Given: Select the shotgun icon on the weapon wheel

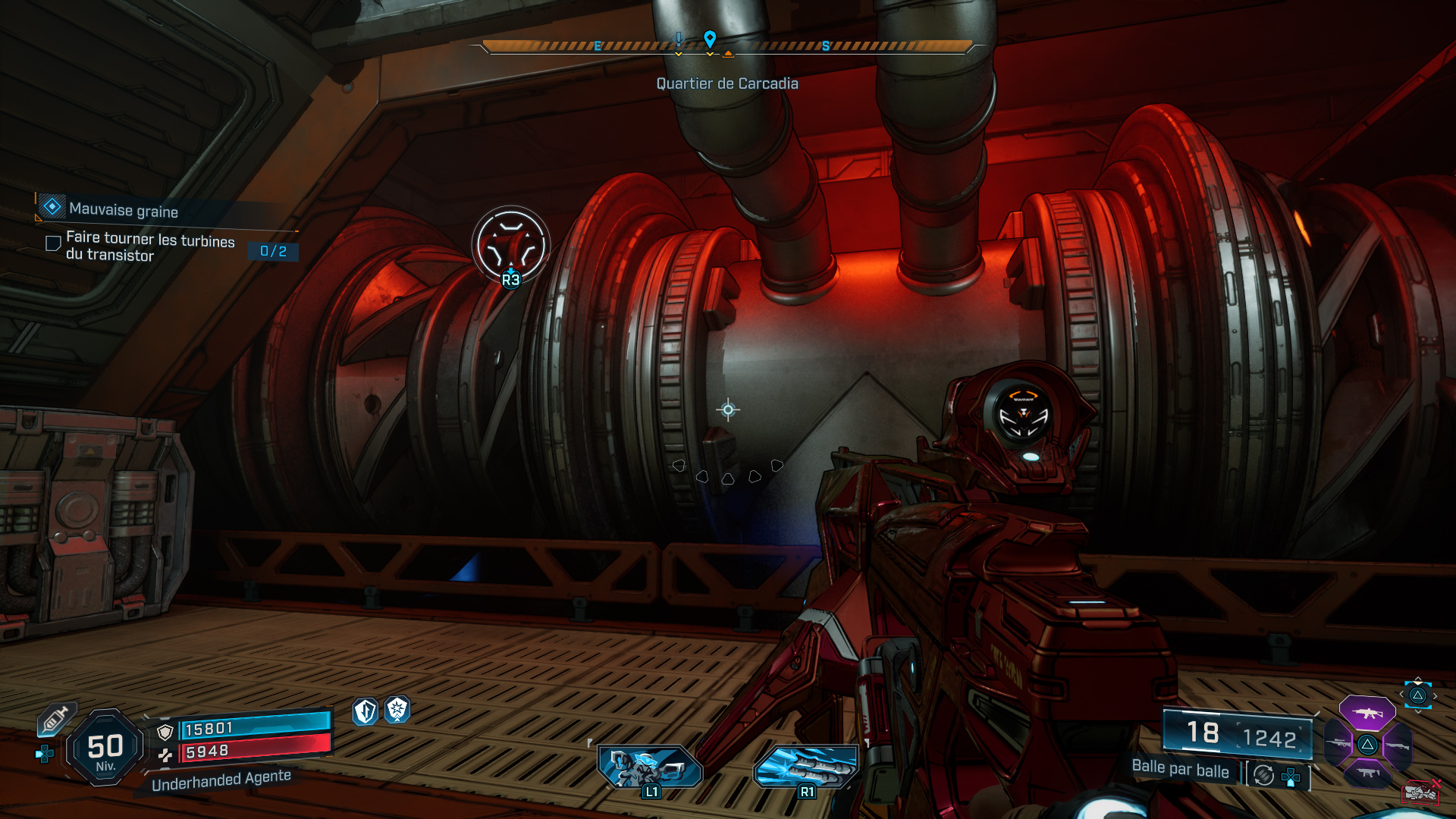Looking at the screenshot, I should click(1398, 746).
